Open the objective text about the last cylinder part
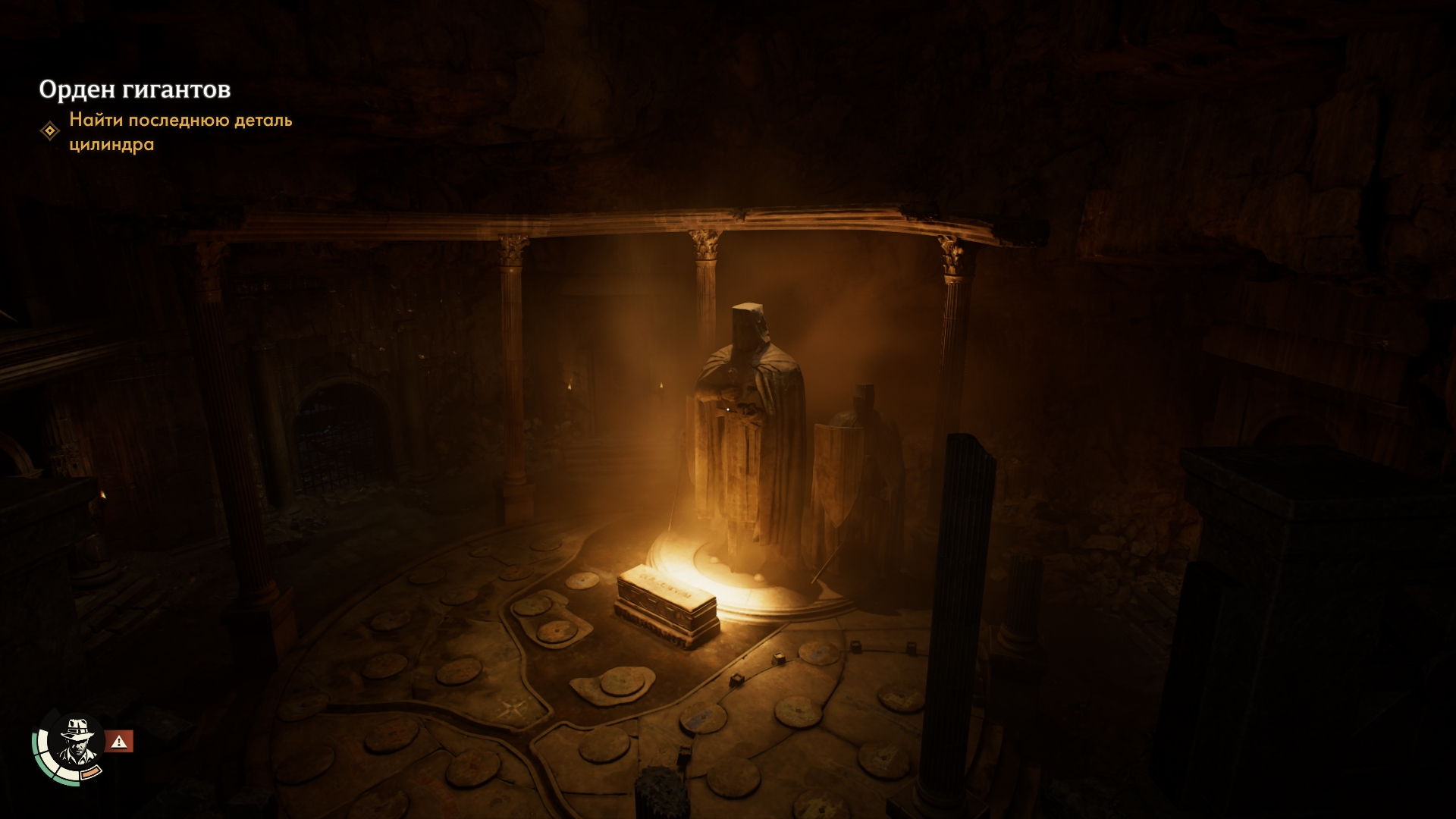This screenshot has width=1456, height=819. [x=180, y=132]
